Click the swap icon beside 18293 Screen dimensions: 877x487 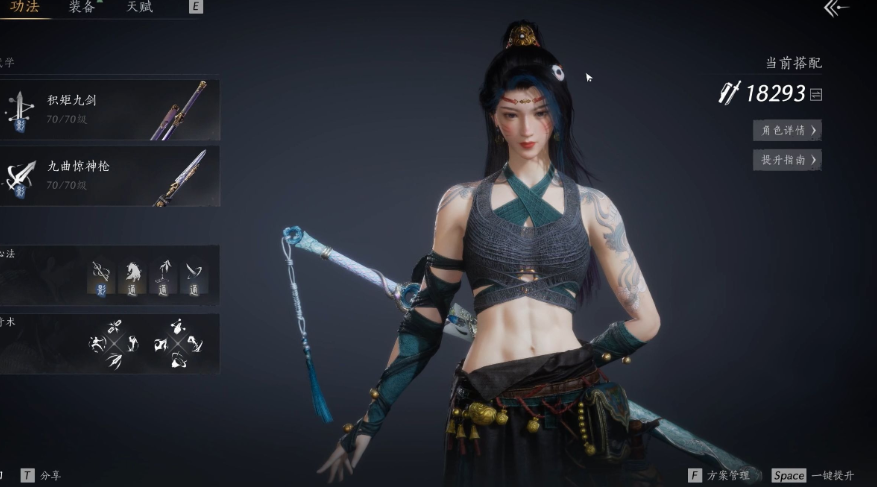pyautogui.click(x=816, y=94)
